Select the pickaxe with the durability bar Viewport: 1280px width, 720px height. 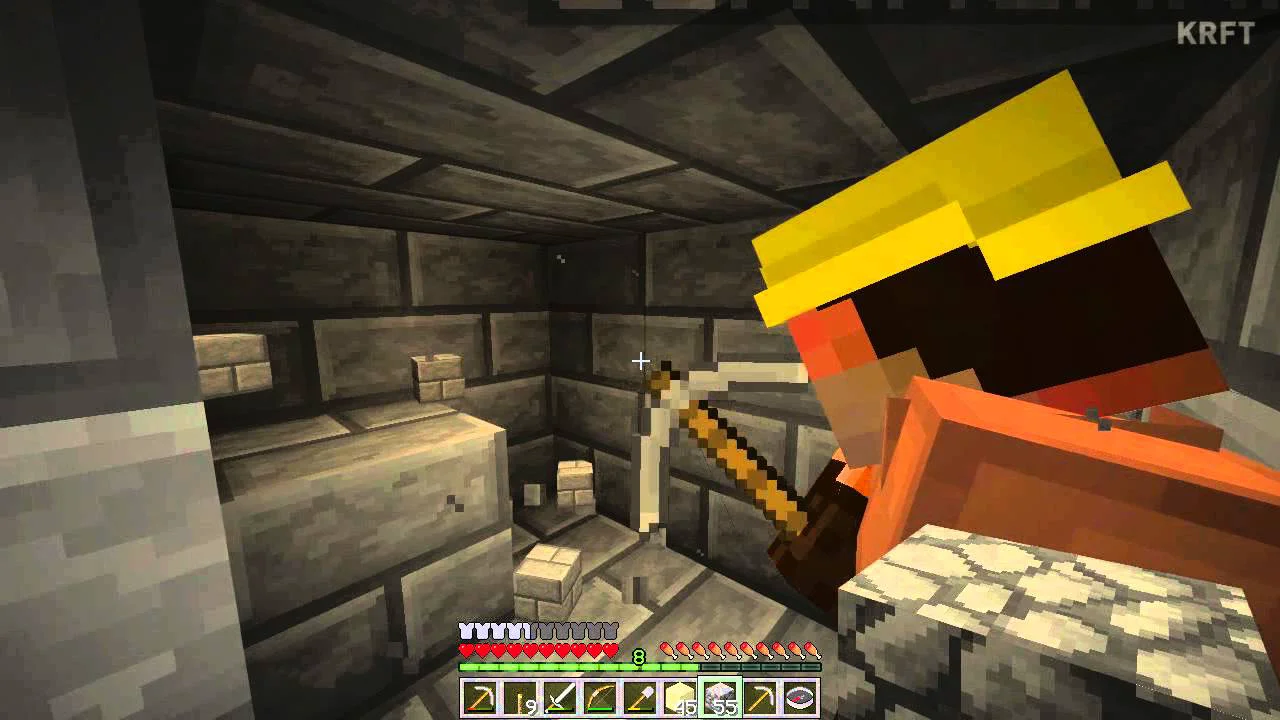pos(479,697)
